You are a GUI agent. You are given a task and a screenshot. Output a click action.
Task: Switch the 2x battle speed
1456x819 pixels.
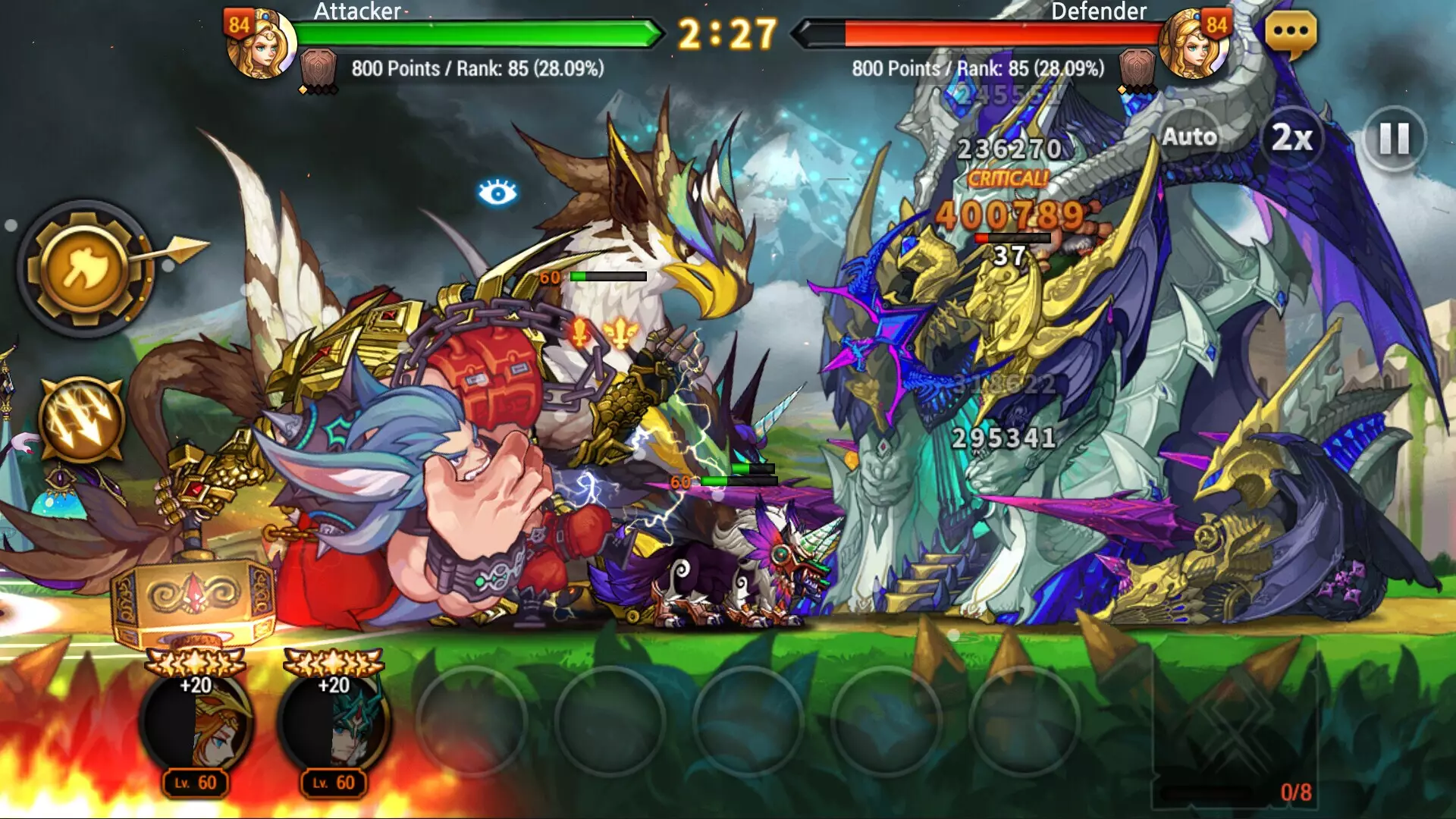click(x=1292, y=138)
